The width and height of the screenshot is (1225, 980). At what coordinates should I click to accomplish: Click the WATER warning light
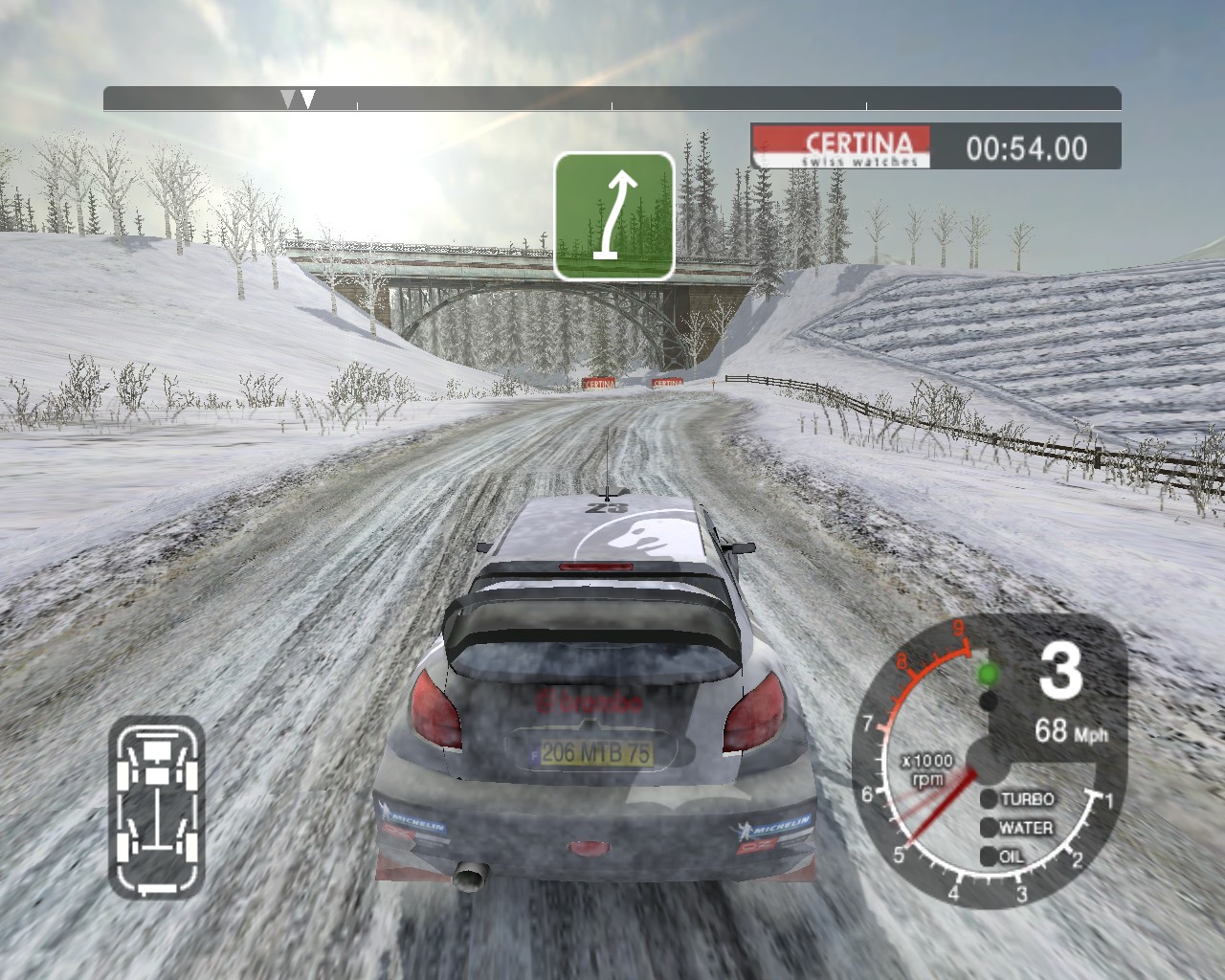[x=988, y=828]
